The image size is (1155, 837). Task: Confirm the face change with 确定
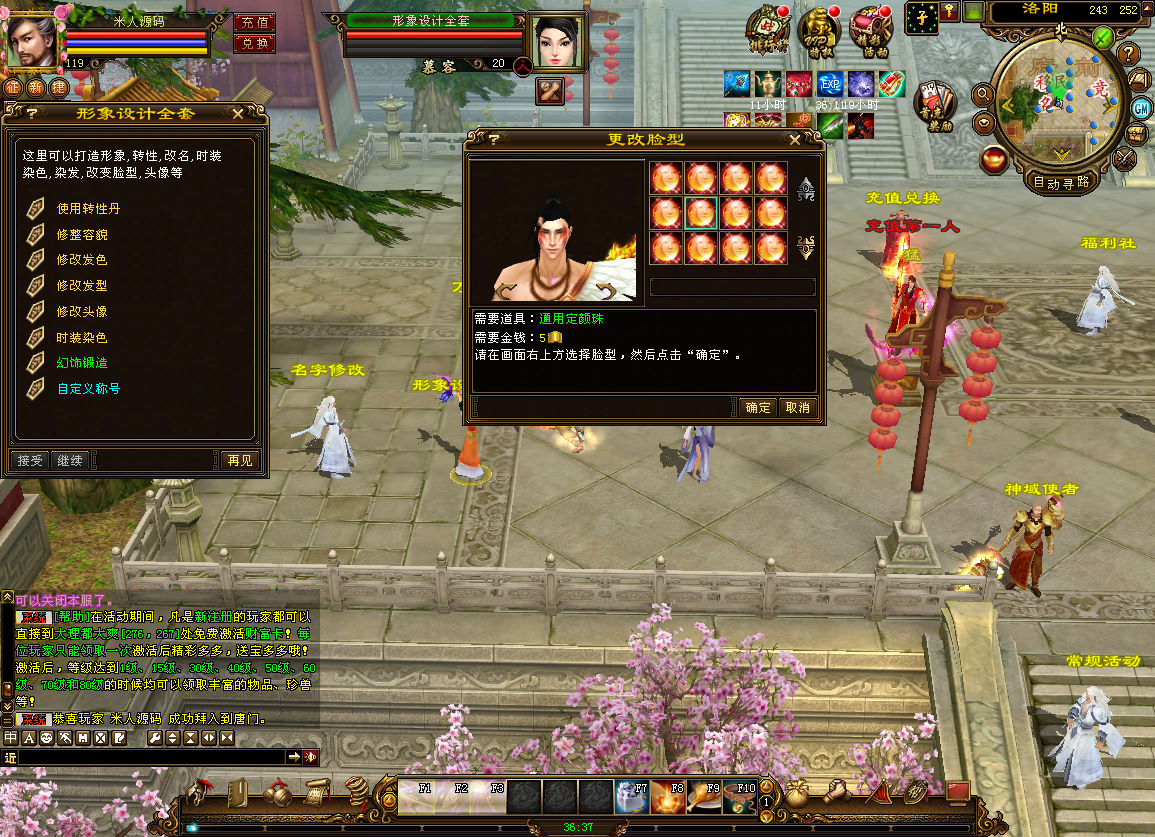click(x=758, y=407)
